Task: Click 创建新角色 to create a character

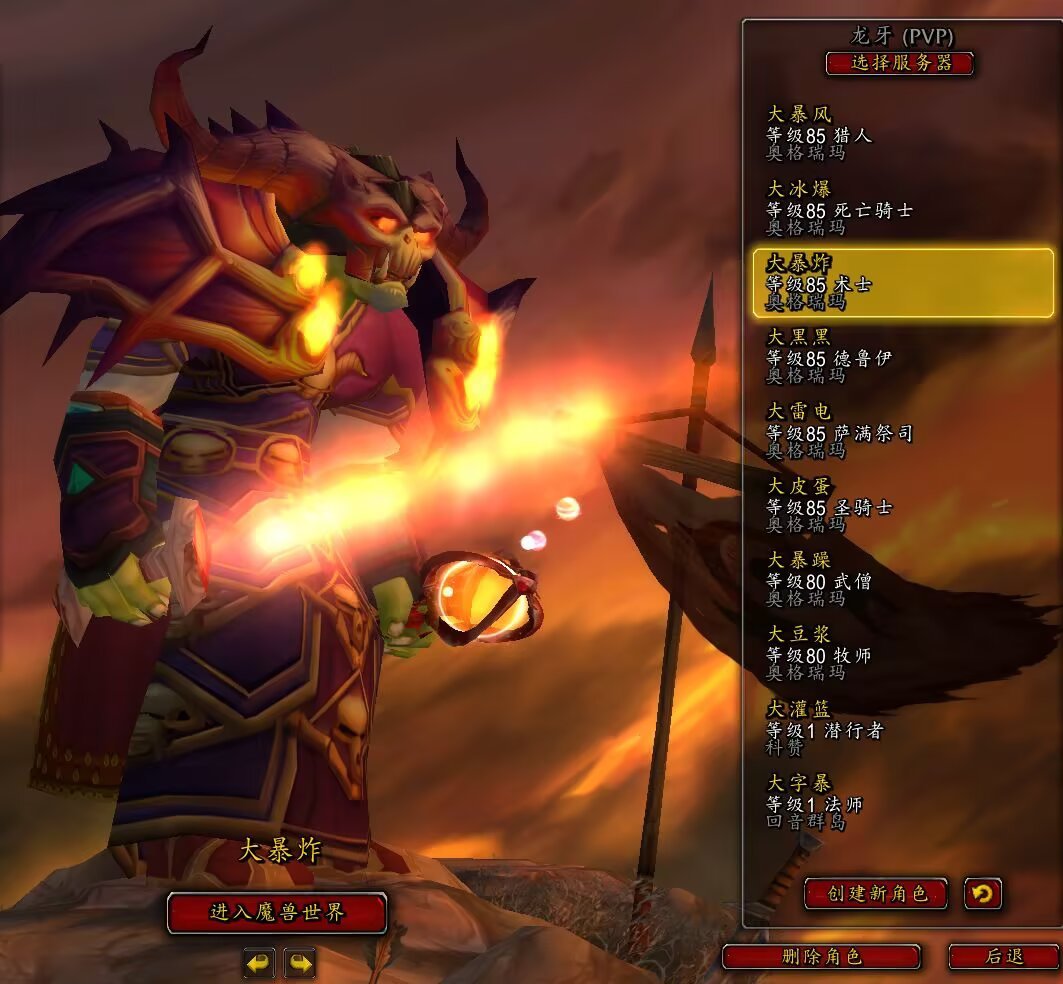Action: coord(876,893)
